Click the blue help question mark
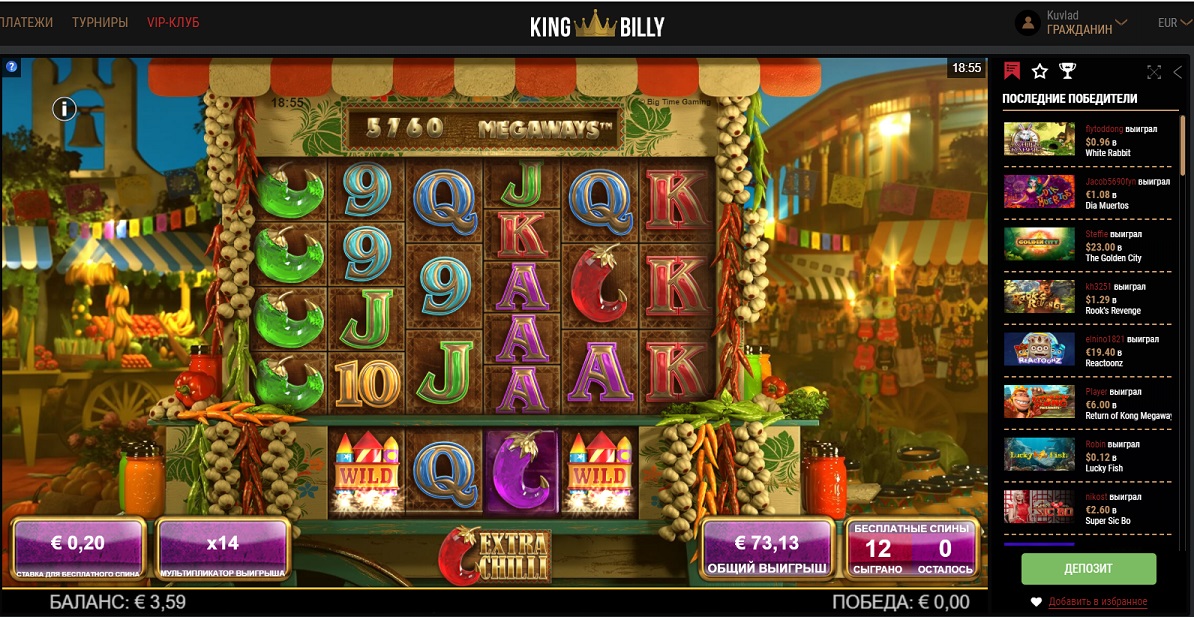The image size is (1194, 617). (12, 67)
